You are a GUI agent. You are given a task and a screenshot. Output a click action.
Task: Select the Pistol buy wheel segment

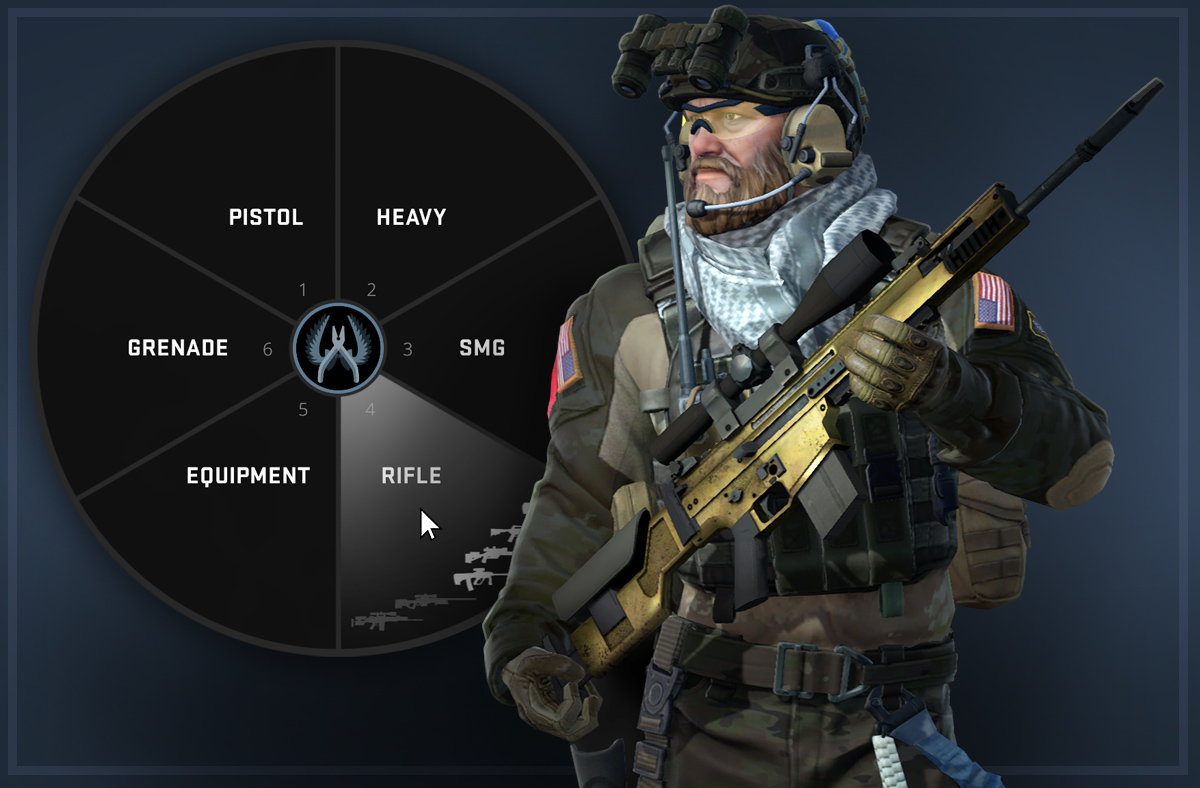click(x=265, y=217)
